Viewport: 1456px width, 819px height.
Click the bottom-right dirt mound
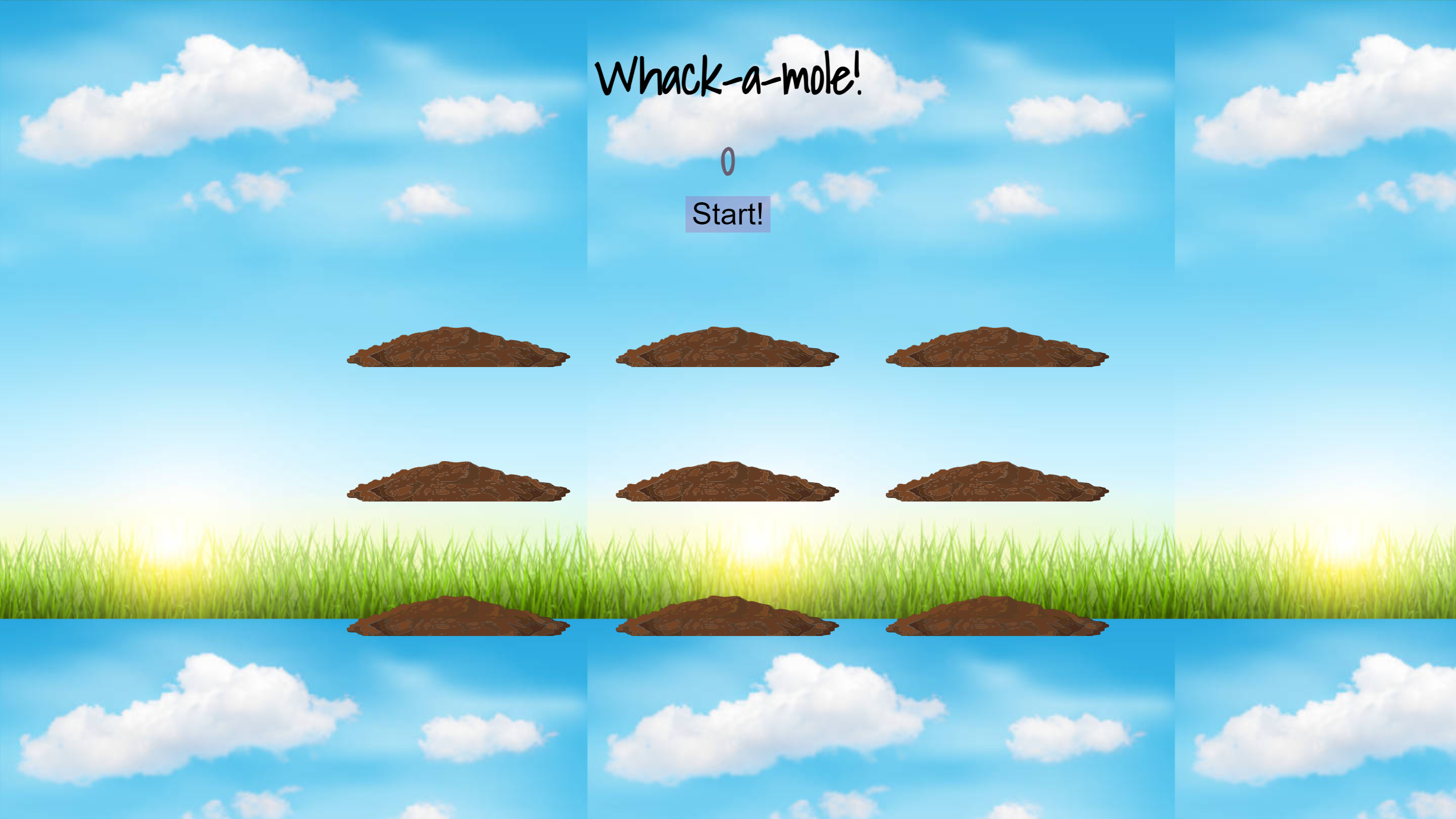(996, 616)
